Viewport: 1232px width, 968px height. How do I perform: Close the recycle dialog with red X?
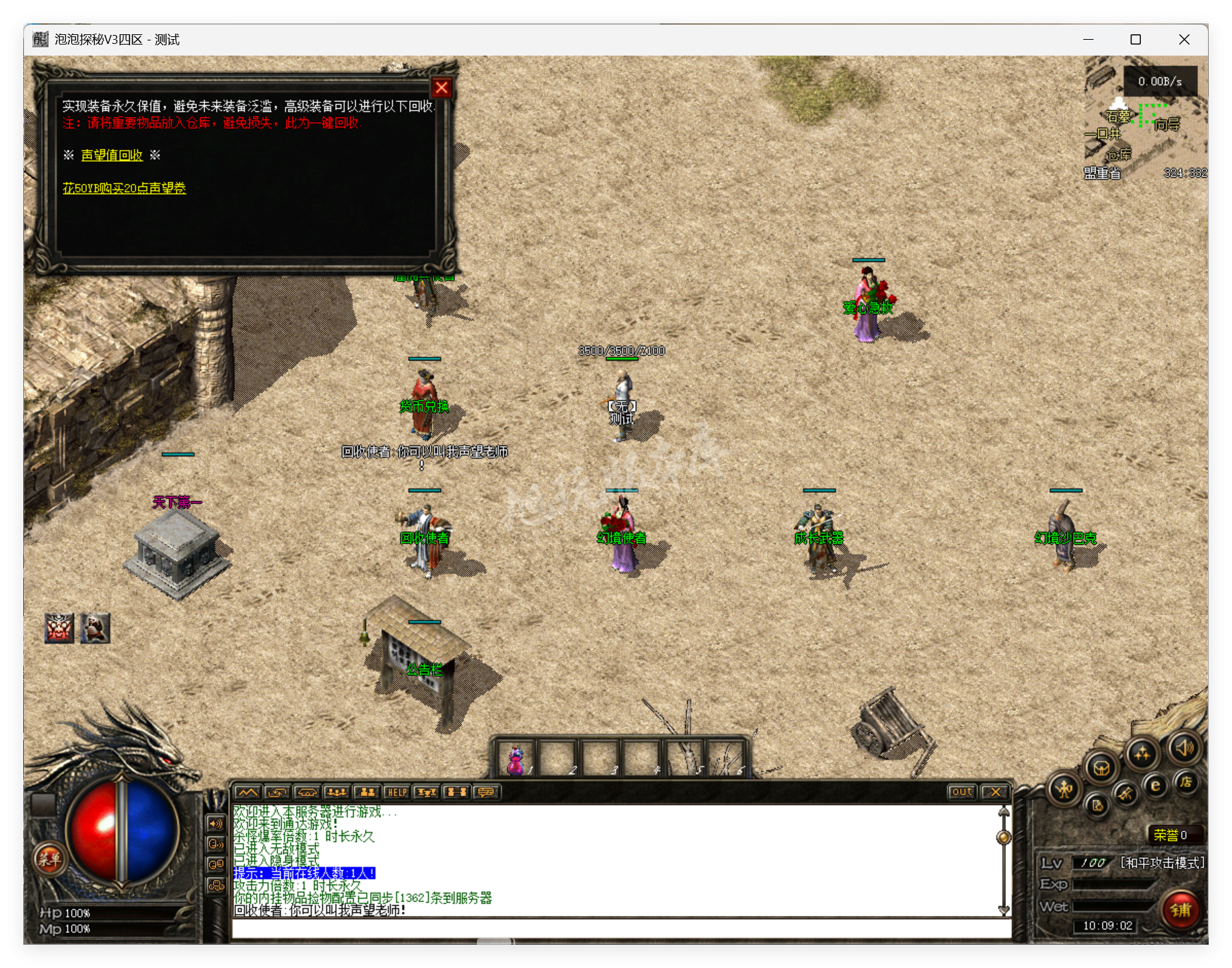click(x=441, y=88)
